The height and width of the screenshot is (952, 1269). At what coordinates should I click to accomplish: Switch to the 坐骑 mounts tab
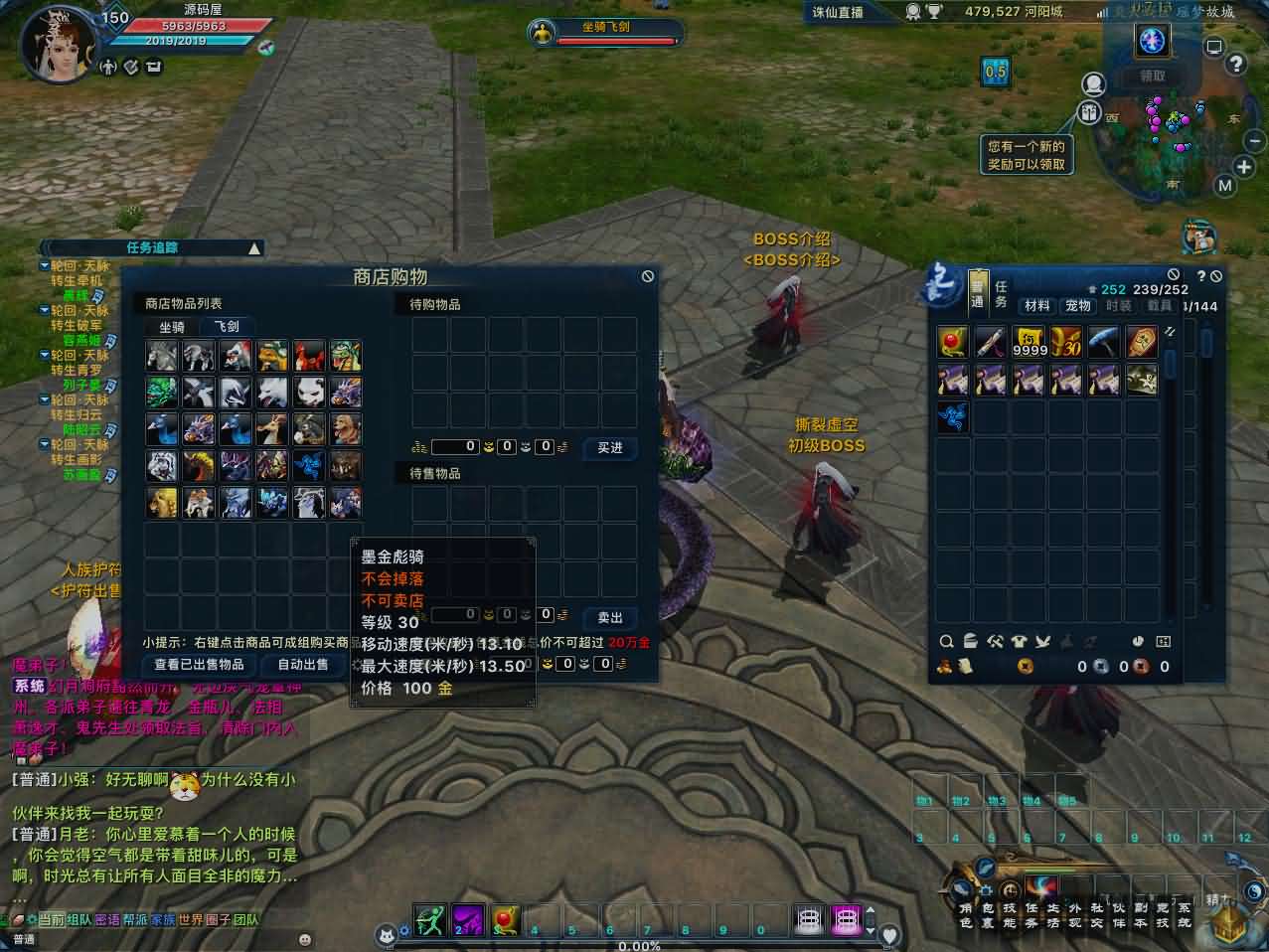(x=172, y=327)
